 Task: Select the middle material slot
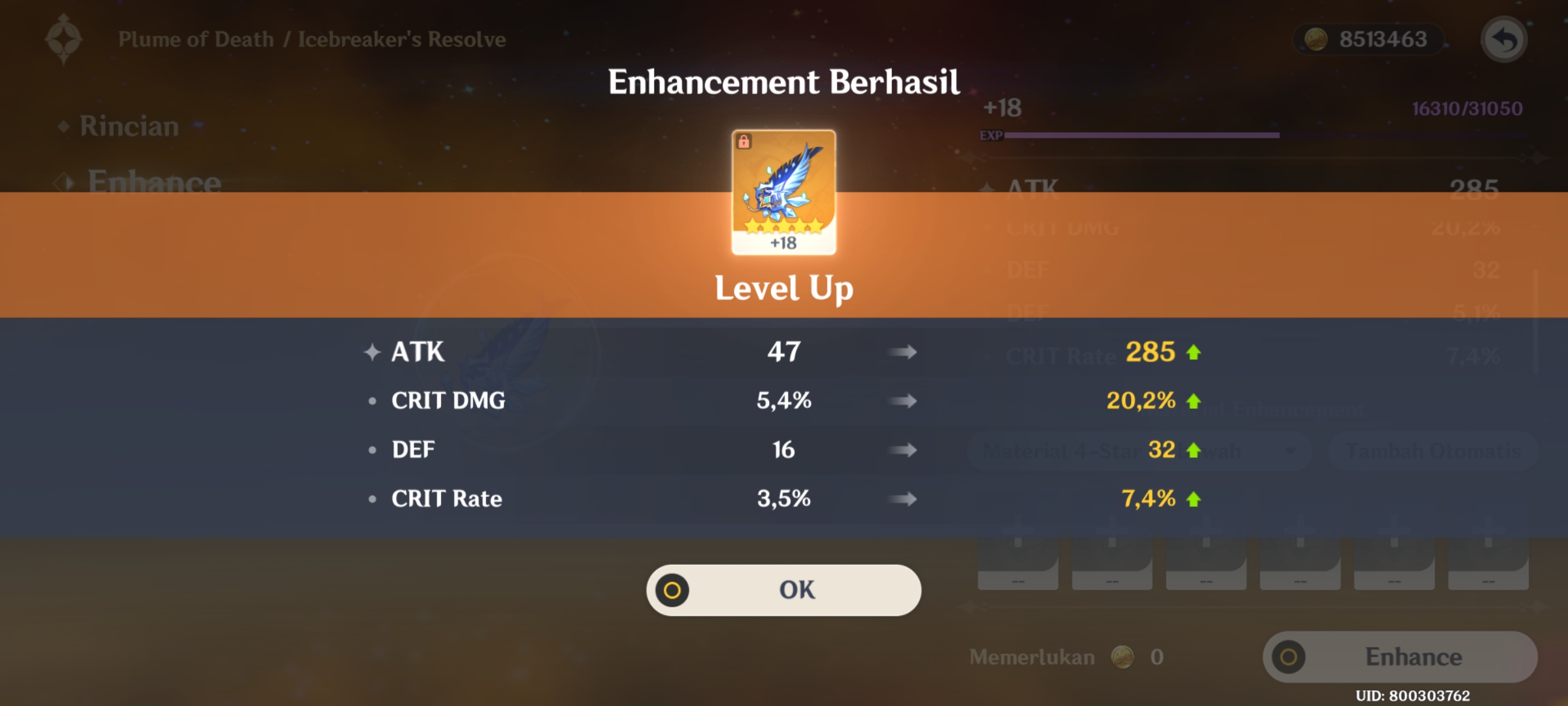(1205, 562)
